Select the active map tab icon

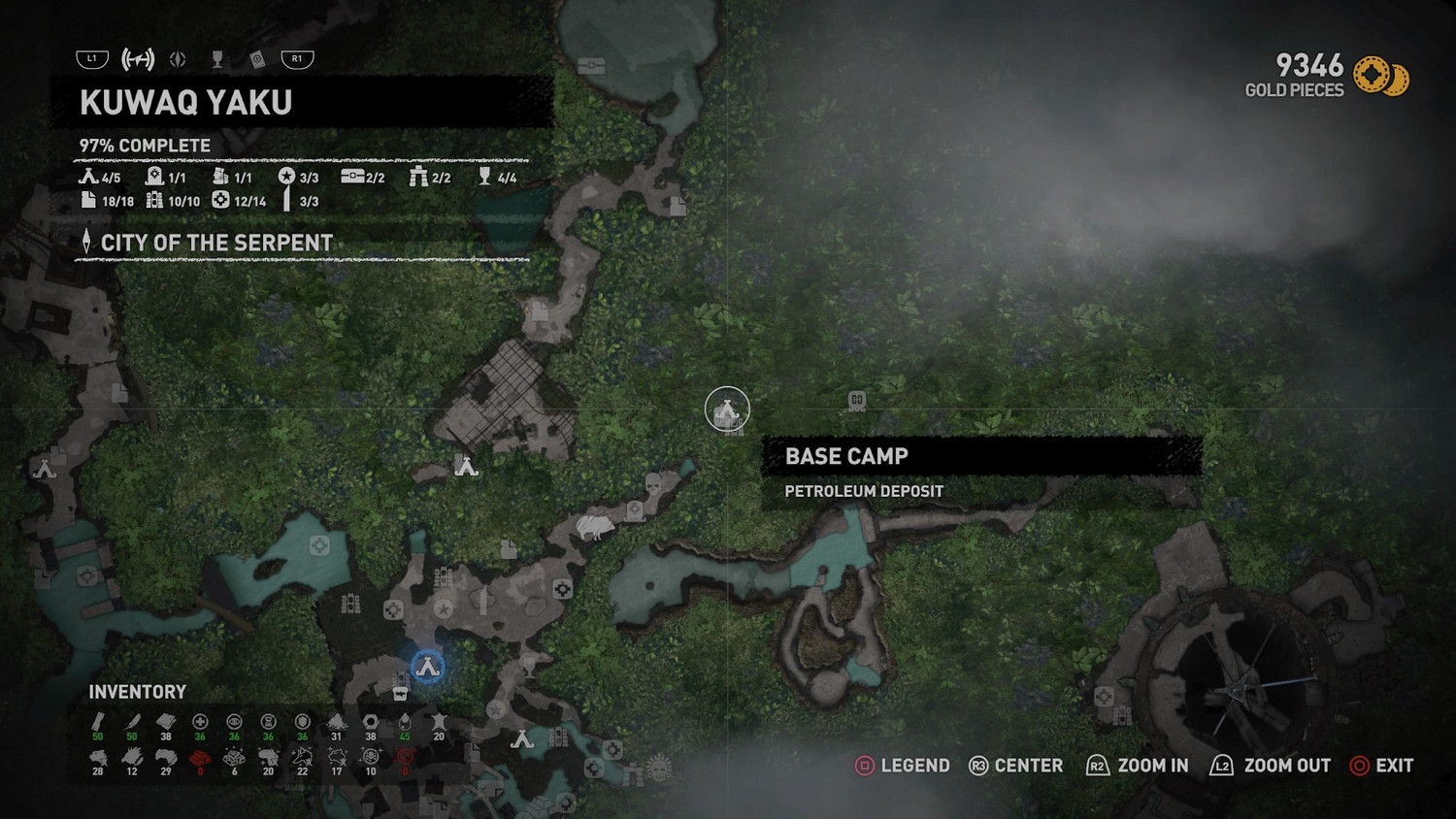click(x=138, y=59)
